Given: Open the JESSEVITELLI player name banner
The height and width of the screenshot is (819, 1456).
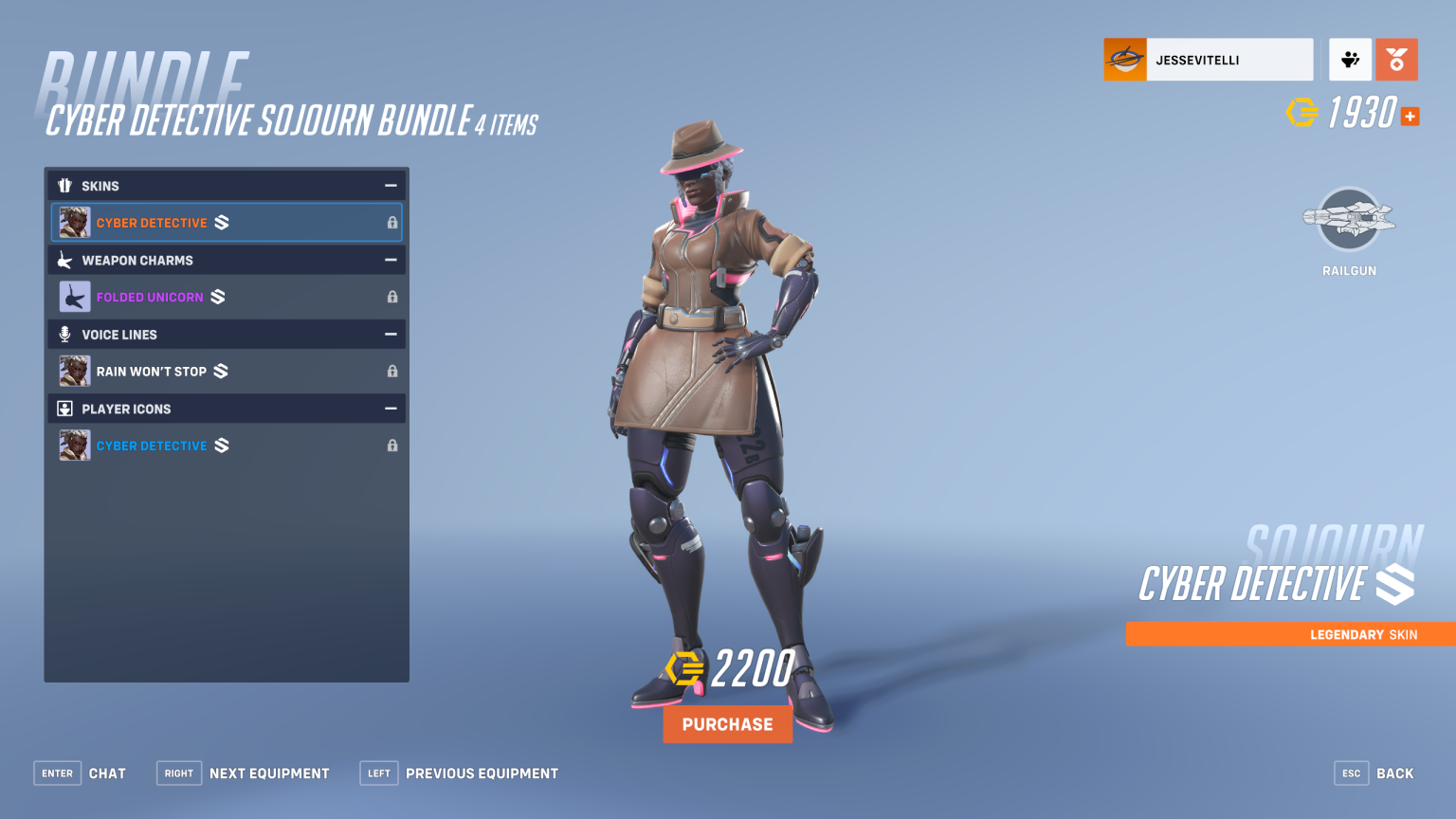Looking at the screenshot, I should pyautogui.click(x=1208, y=59).
